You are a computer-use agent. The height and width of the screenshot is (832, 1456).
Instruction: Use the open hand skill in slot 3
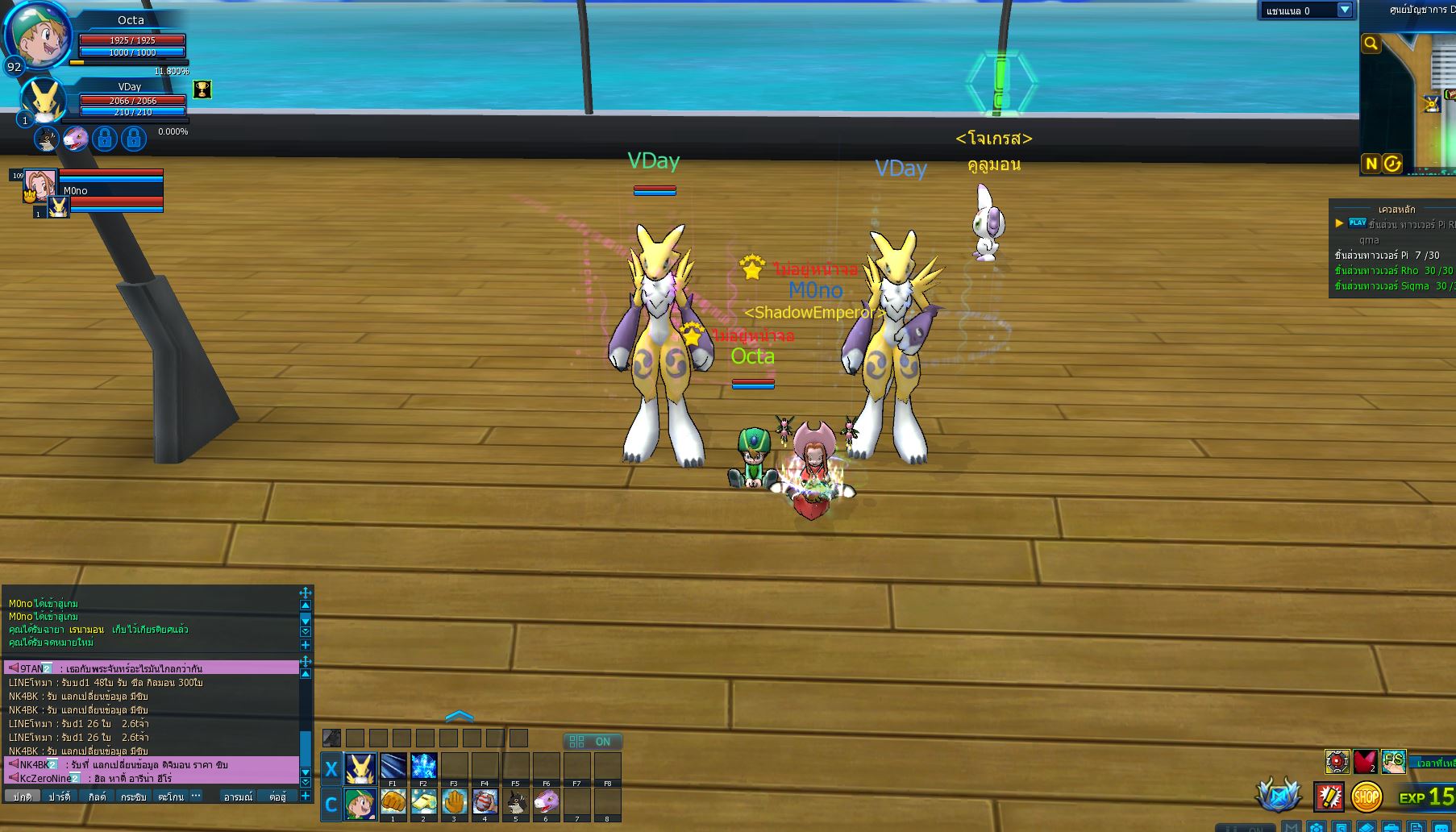click(454, 803)
